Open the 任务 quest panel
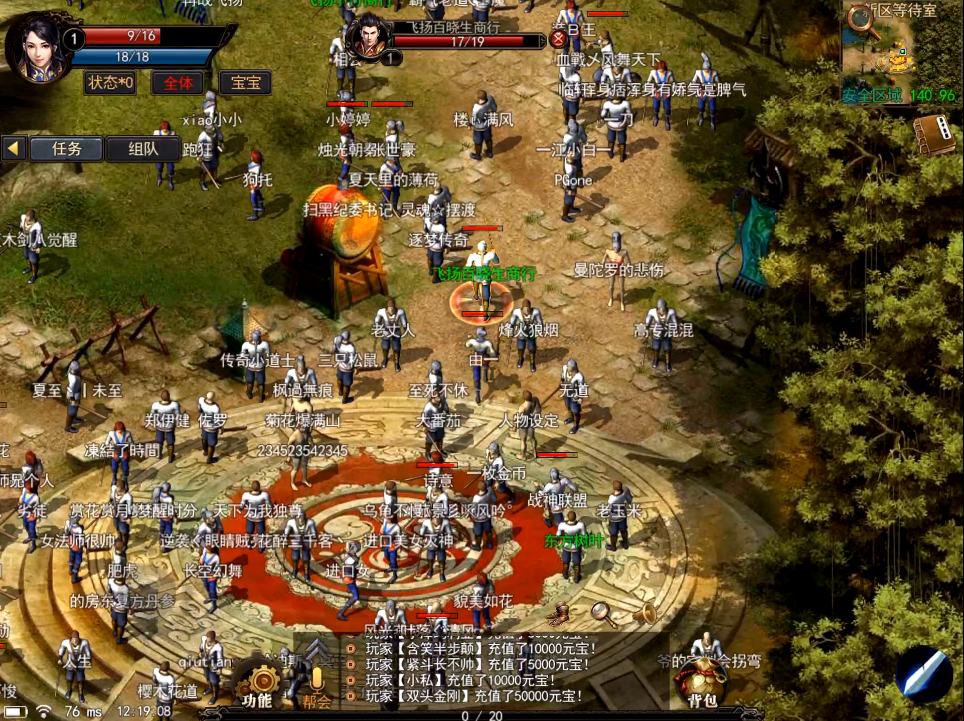 tap(66, 149)
